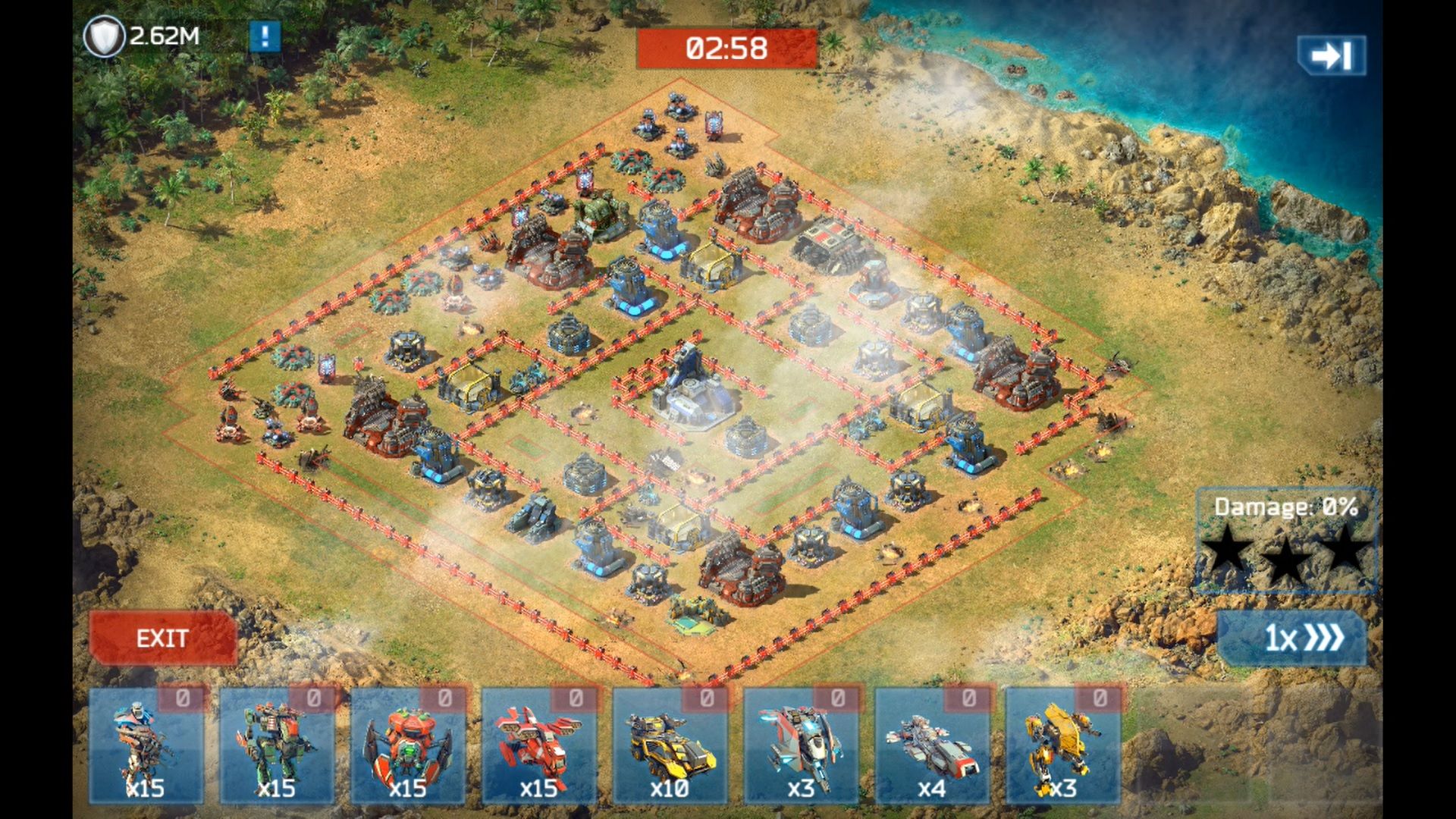Choose the green heavy mech unit card
Image resolution: width=1456 pixels, height=819 pixels.
[277, 746]
